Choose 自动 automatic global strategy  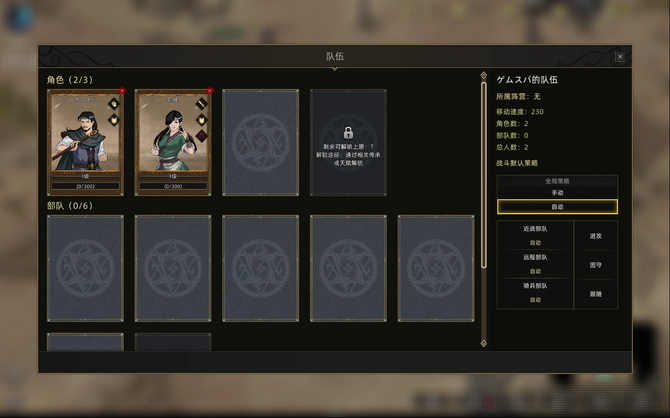(x=557, y=206)
